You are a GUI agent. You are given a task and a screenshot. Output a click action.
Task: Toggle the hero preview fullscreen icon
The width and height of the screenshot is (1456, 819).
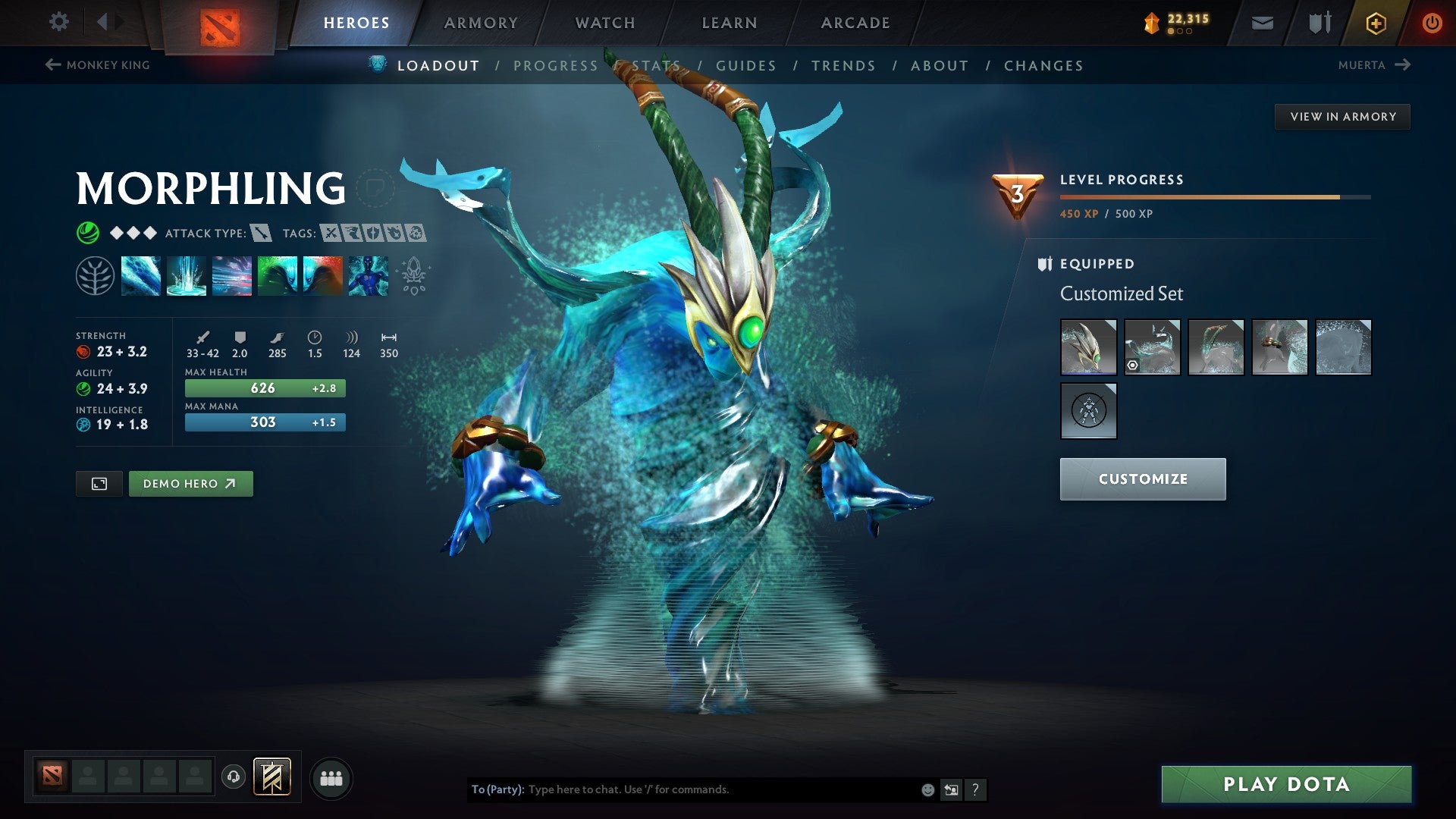coord(99,483)
